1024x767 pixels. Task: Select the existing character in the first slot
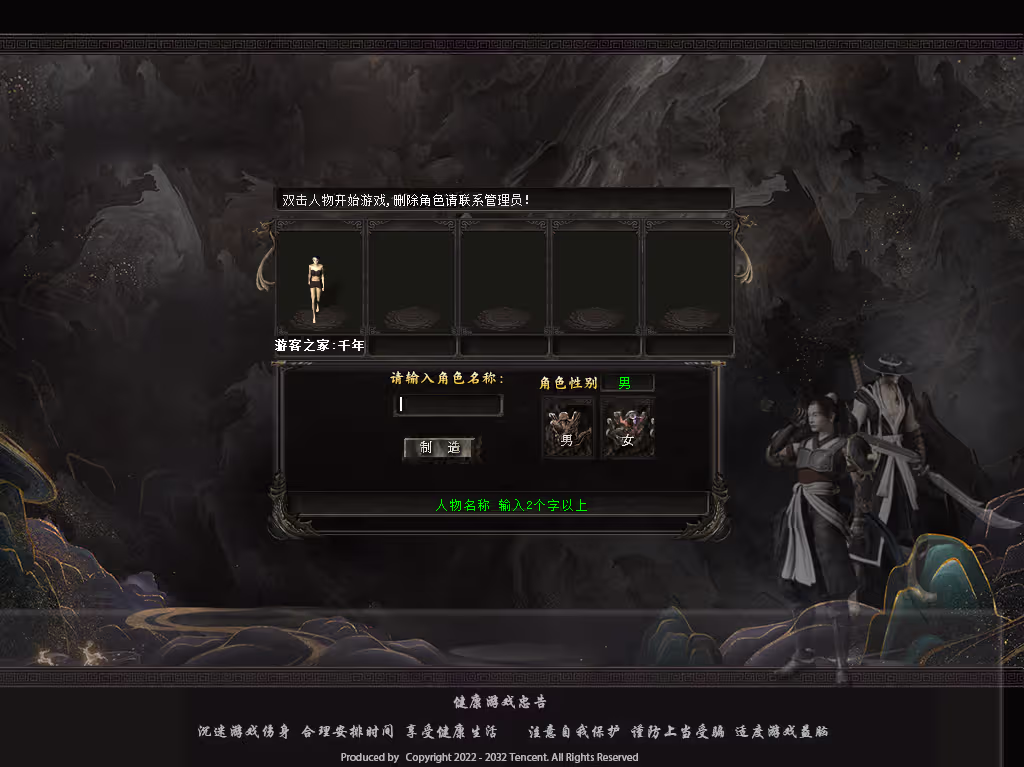coord(318,286)
